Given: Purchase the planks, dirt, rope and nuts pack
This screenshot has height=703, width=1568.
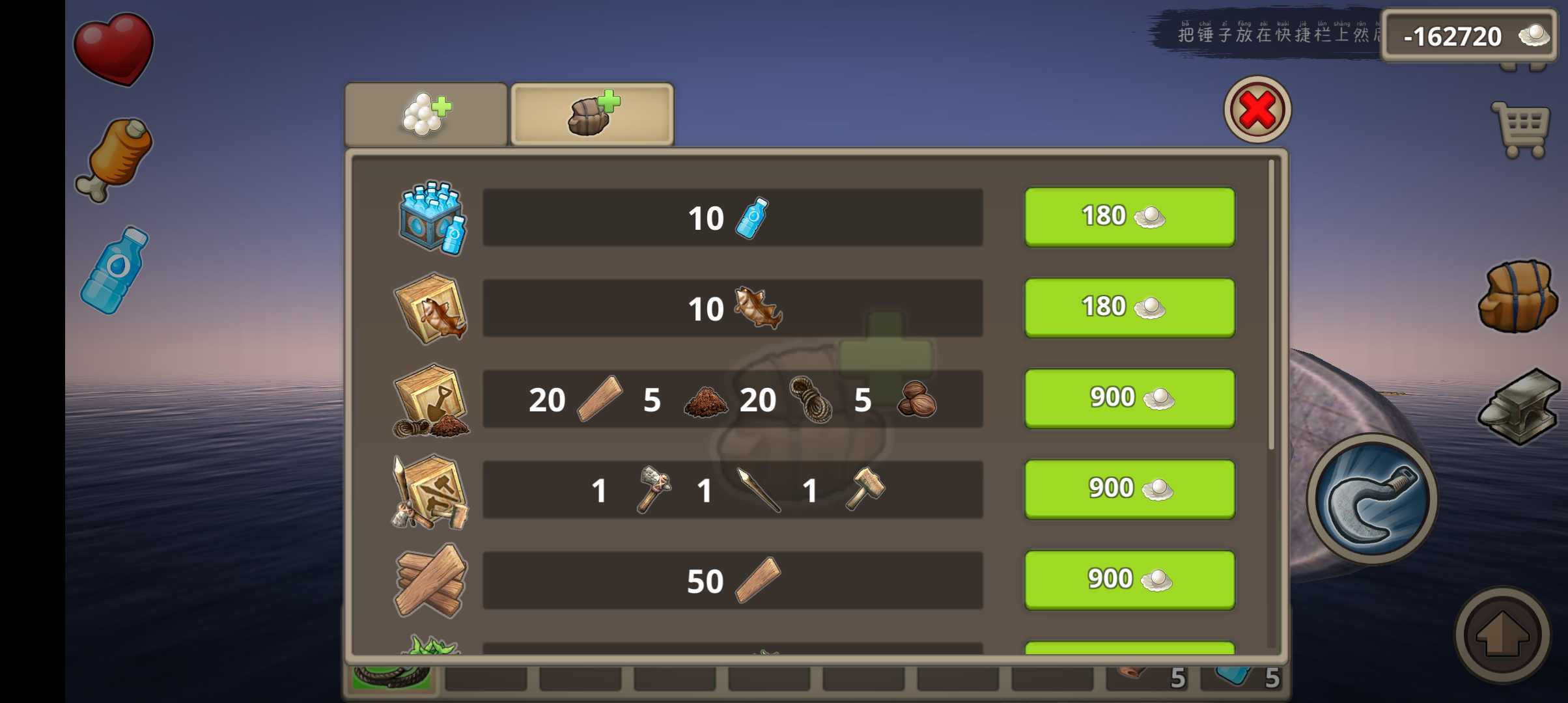Looking at the screenshot, I should coord(1129,398).
